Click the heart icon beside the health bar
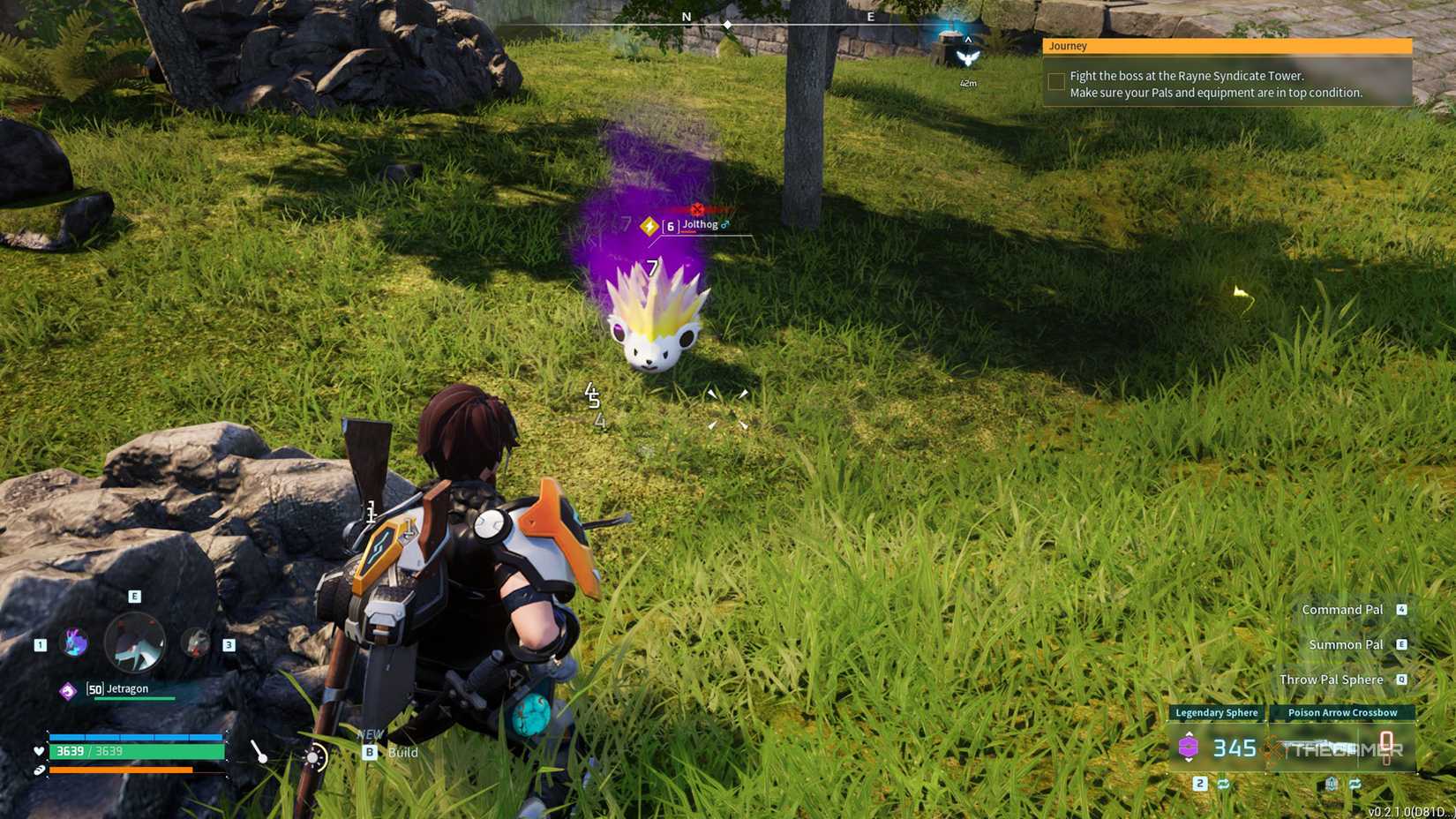The height and width of the screenshot is (819, 1456). [39, 751]
